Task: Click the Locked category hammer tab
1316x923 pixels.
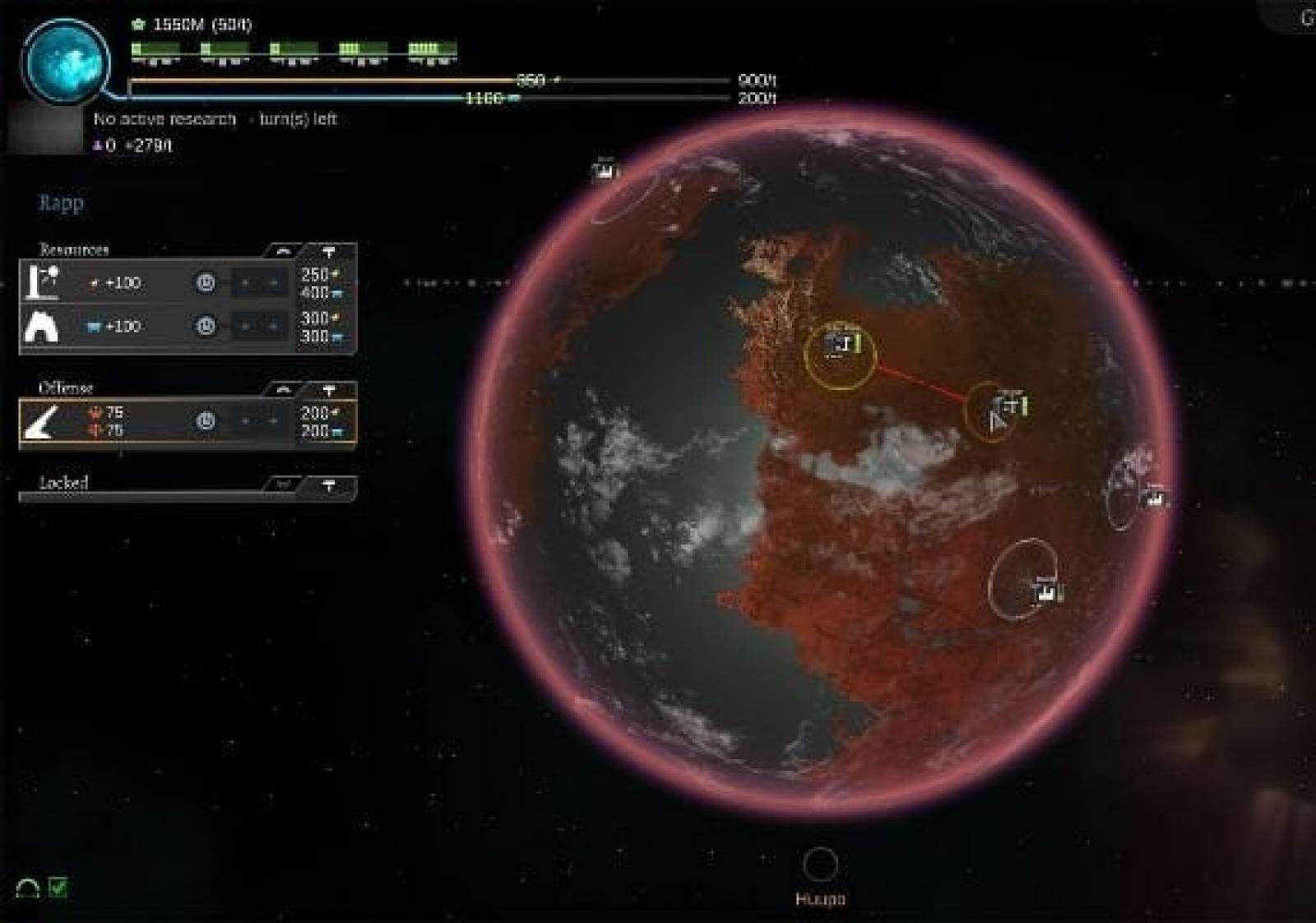Action: (x=329, y=485)
